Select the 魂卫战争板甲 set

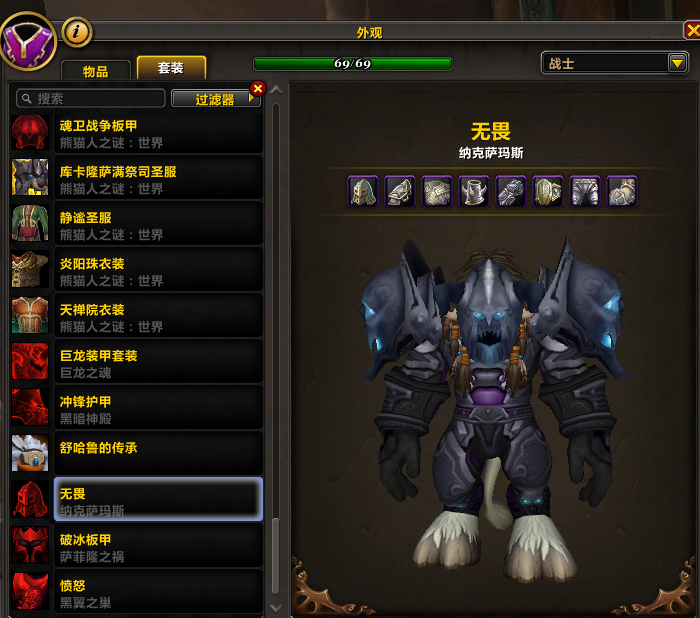pyautogui.click(x=137, y=133)
